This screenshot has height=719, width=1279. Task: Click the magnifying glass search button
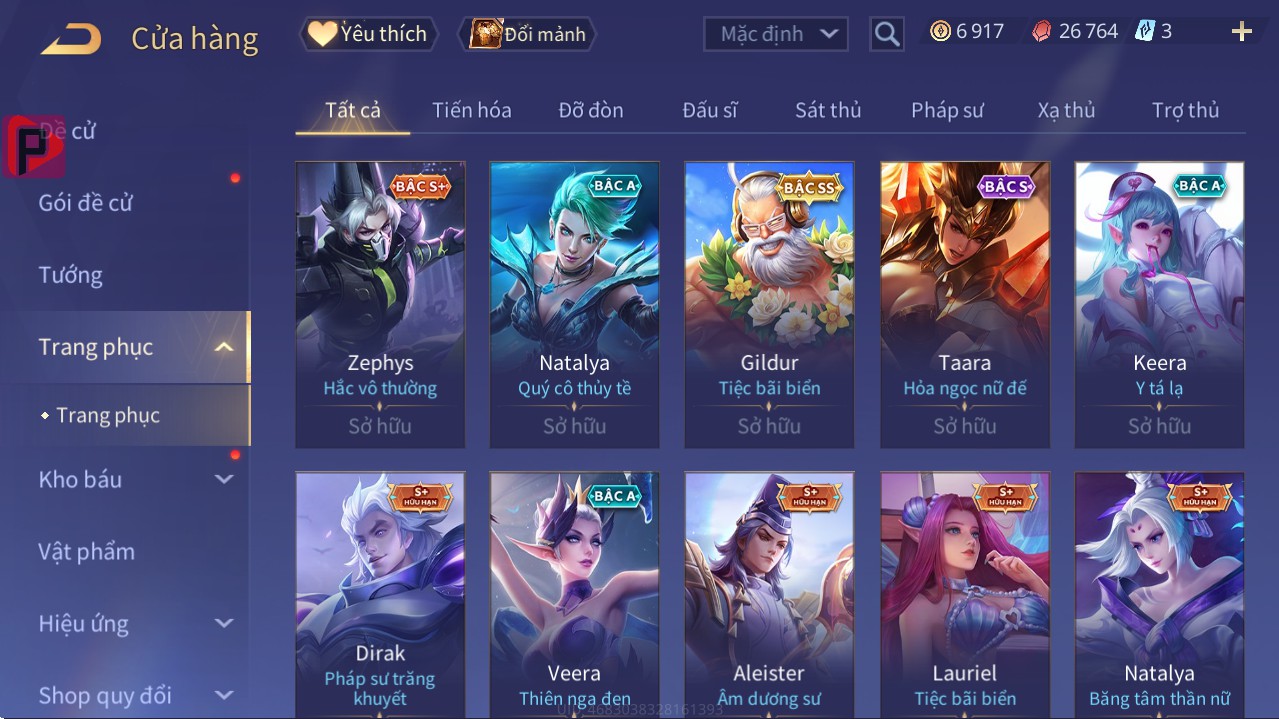pyautogui.click(x=886, y=34)
